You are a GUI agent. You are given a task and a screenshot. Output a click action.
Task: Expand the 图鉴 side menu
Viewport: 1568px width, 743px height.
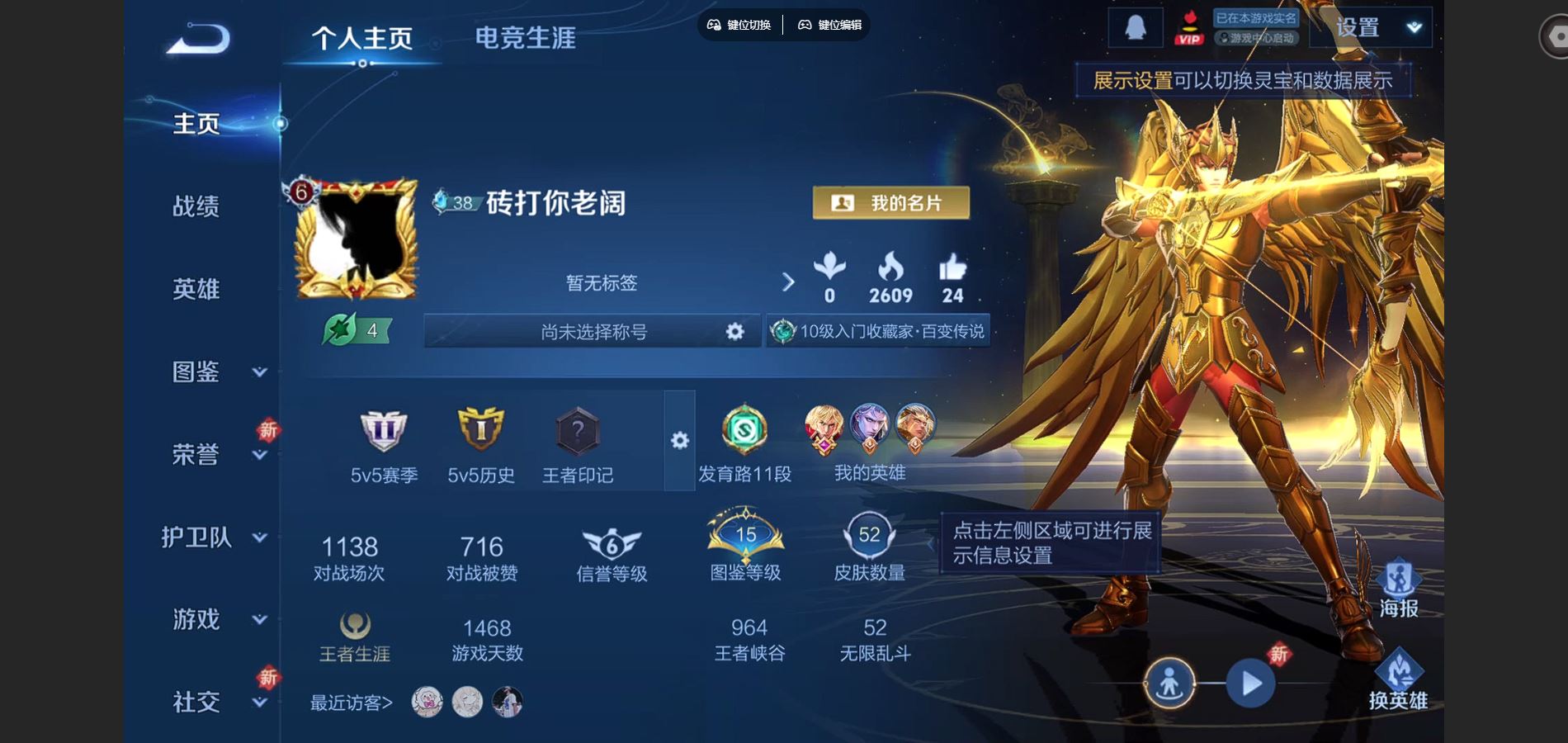pos(215,372)
